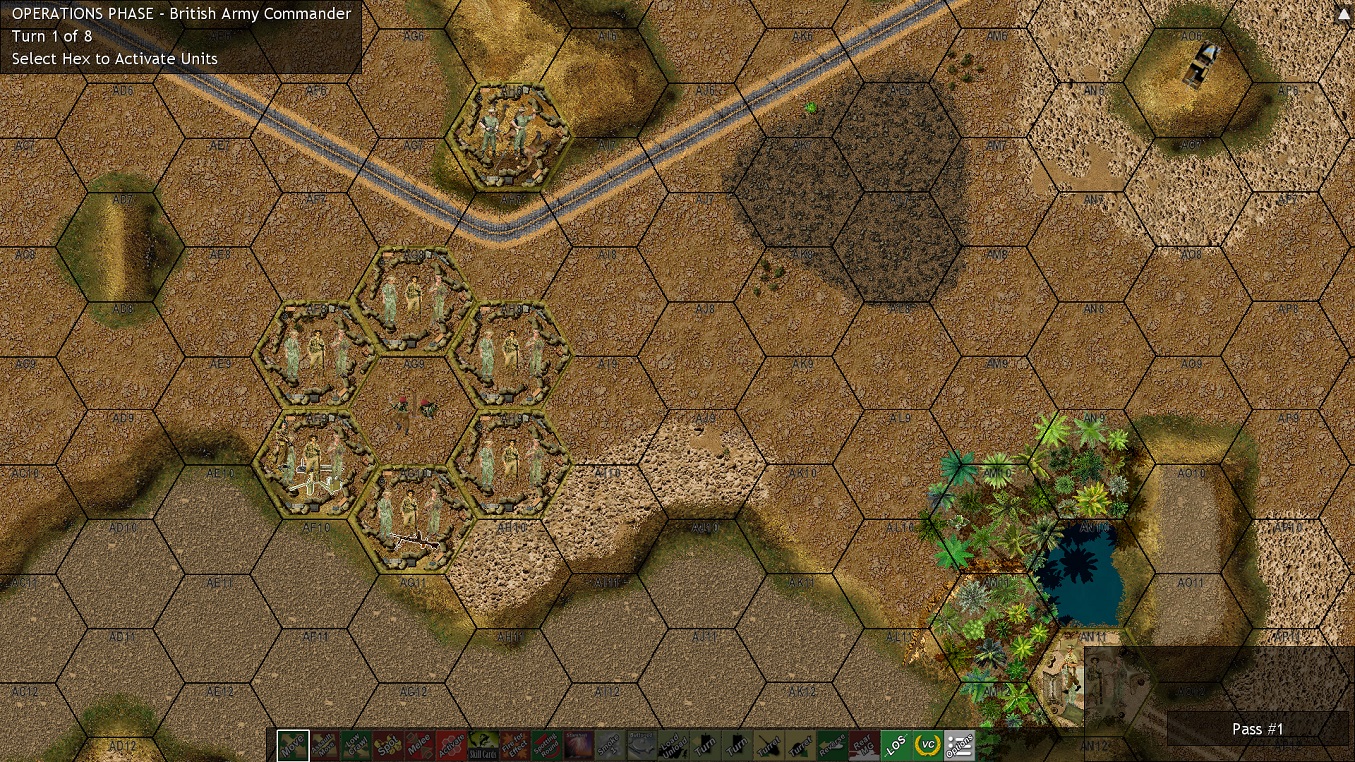Choose the Fire for Effect action

click(515, 745)
